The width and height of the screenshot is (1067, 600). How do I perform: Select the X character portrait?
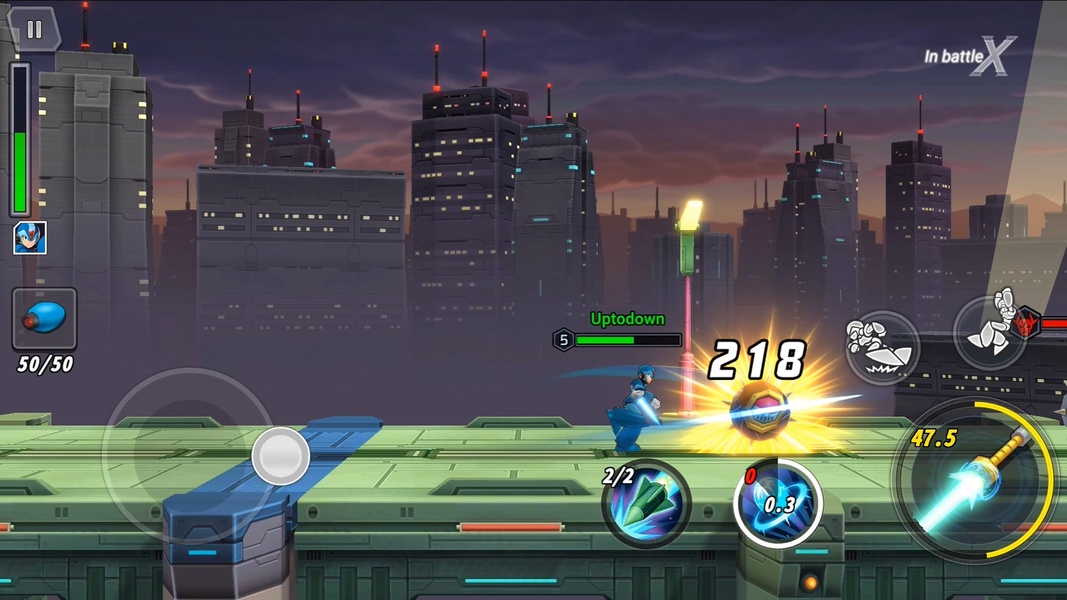click(x=29, y=238)
